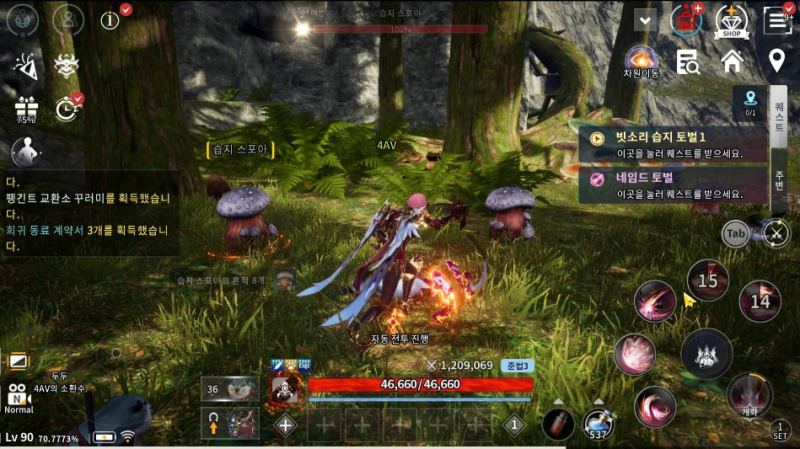800x449 pixels.
Task: Activate 차원이동 dimension travel portal
Action: (640, 61)
